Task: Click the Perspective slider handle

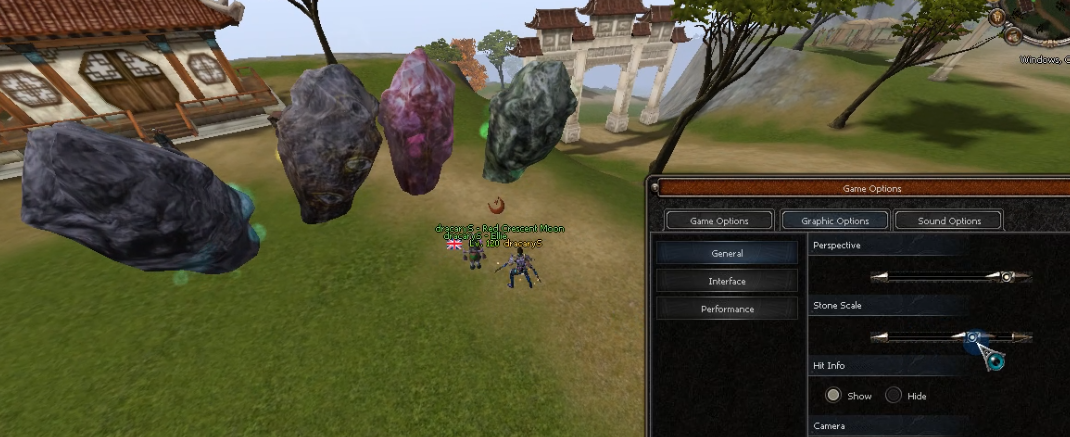Action: [1006, 277]
